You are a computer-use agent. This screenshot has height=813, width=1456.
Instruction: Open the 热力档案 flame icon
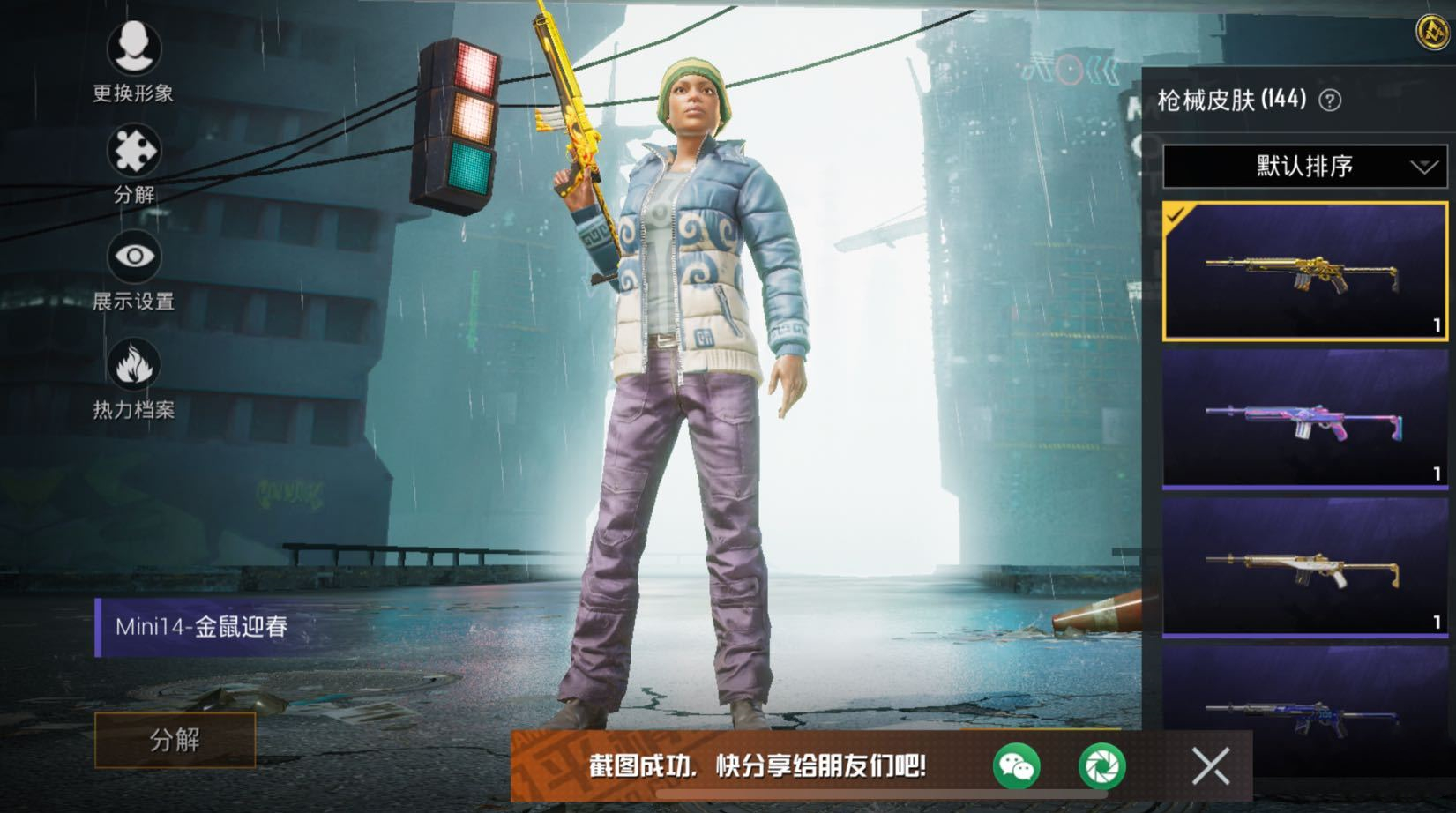click(x=133, y=364)
